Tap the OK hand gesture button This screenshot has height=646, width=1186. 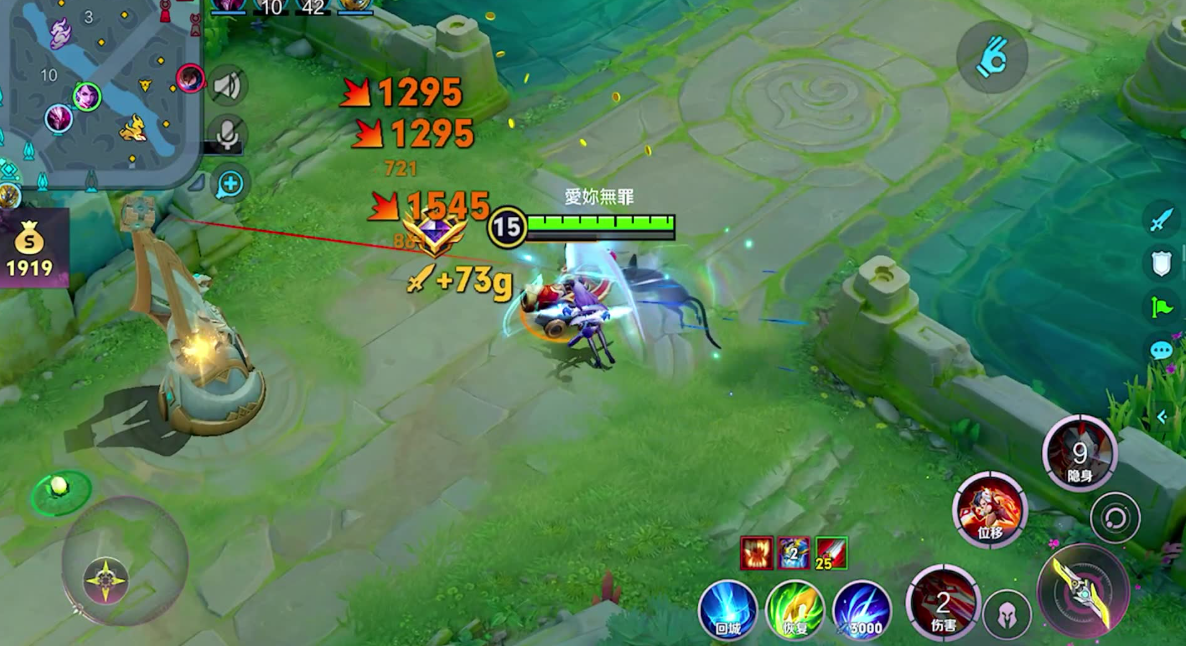[991, 58]
